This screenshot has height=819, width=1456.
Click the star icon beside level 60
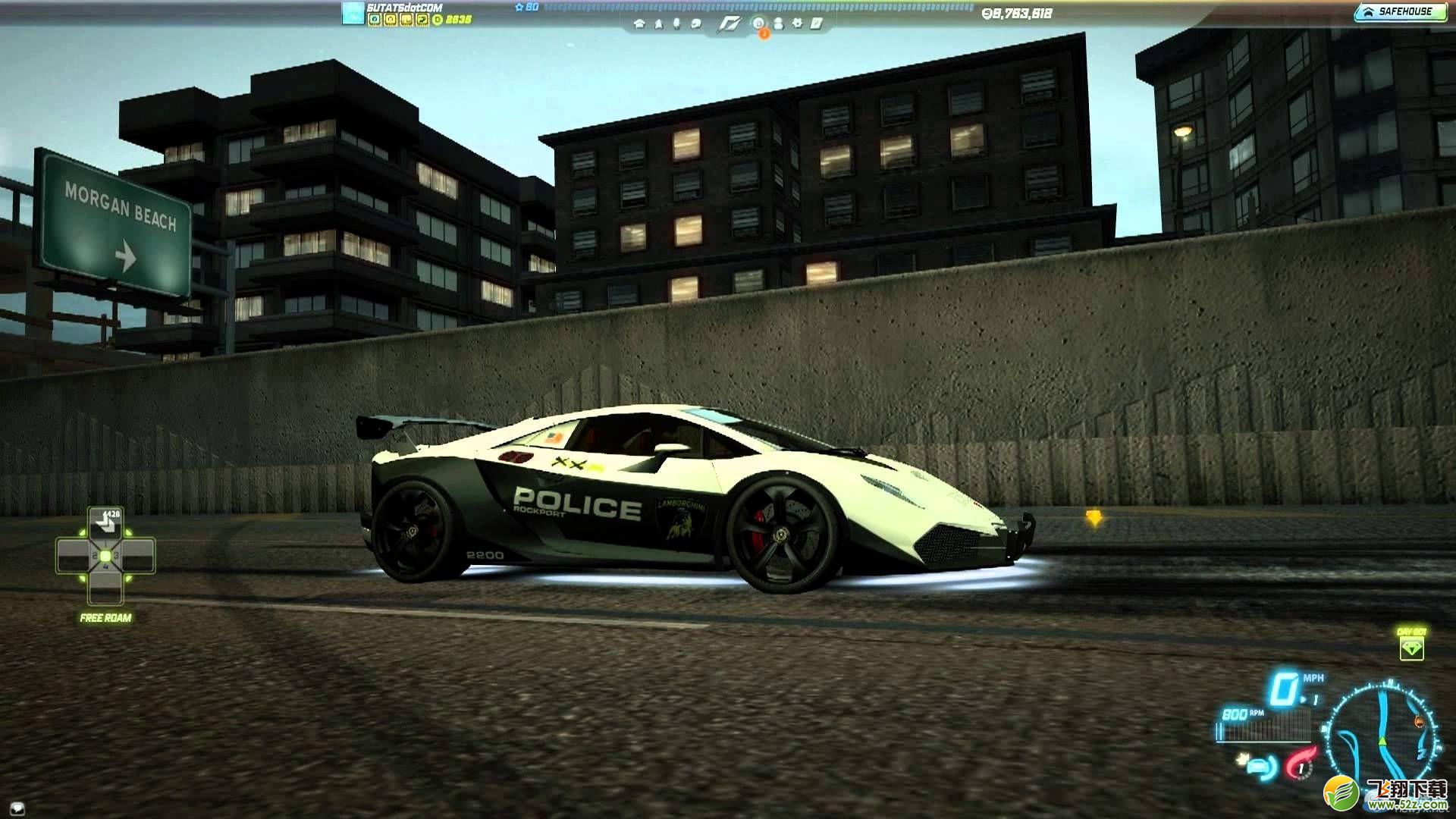(x=519, y=7)
